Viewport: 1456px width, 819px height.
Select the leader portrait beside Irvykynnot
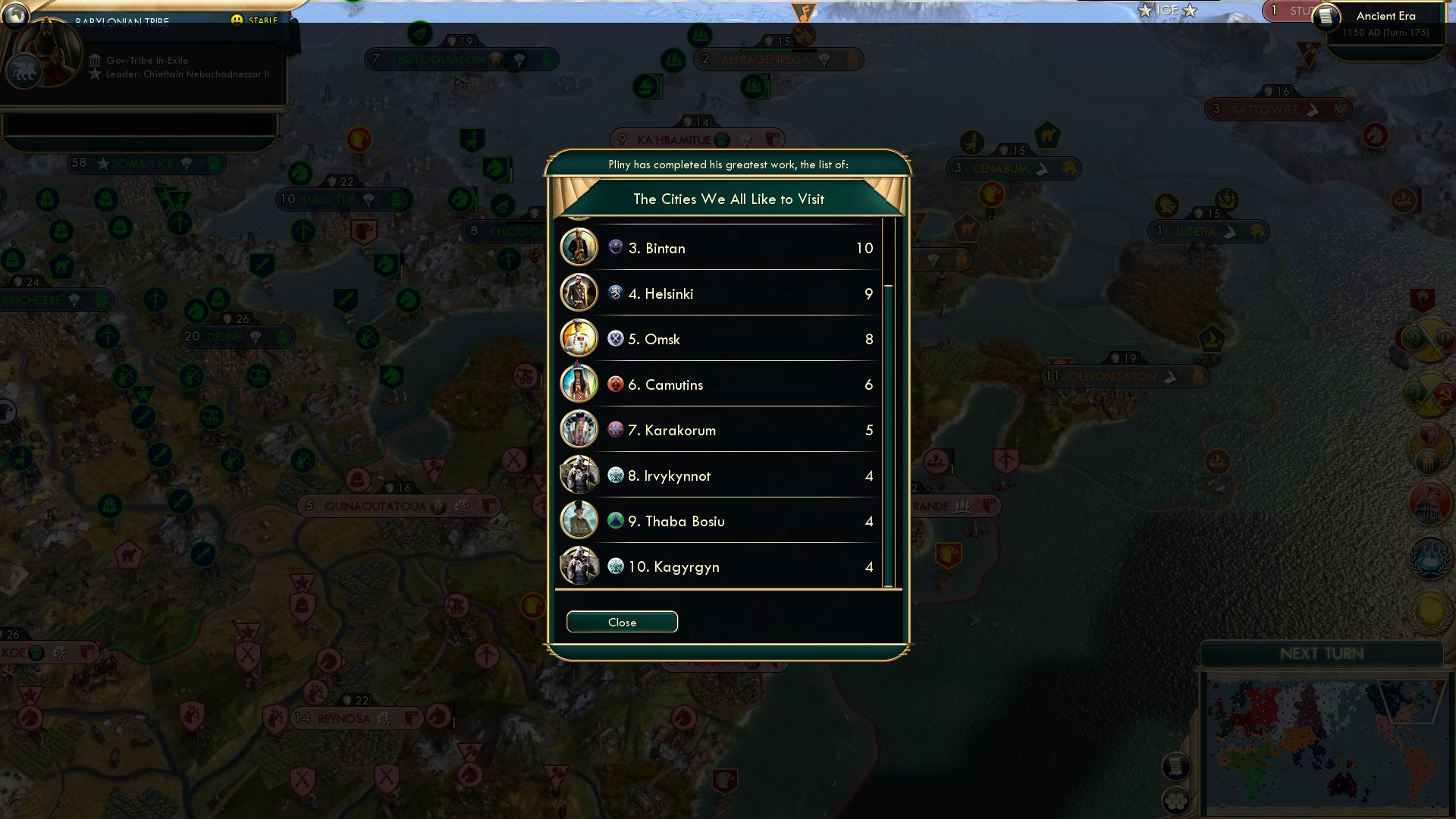click(x=579, y=475)
